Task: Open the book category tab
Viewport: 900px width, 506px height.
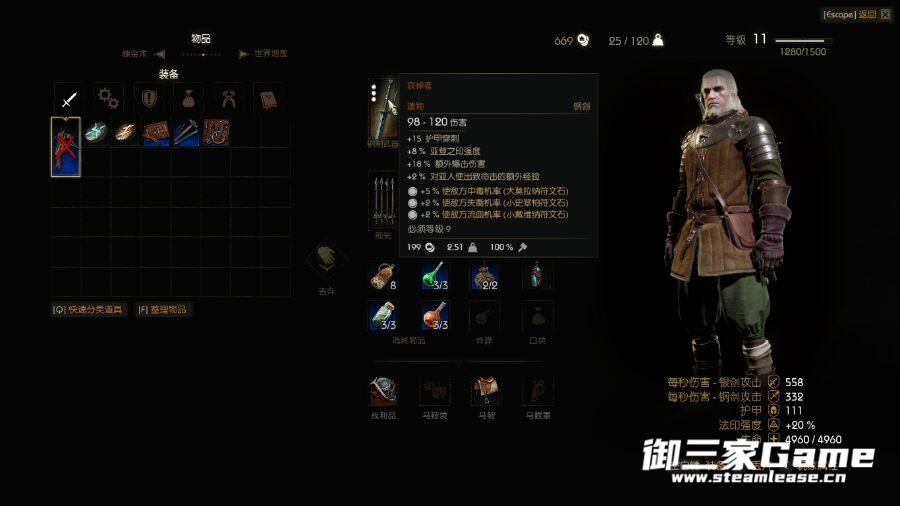Action: pyautogui.click(x=267, y=98)
